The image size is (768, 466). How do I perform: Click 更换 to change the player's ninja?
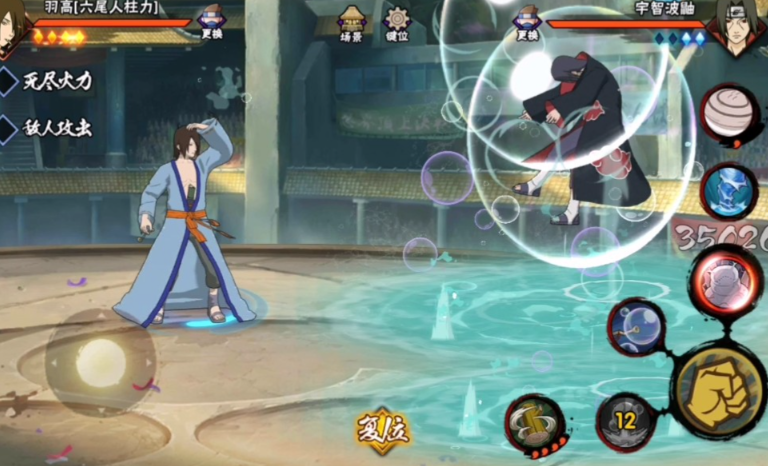pos(212,22)
